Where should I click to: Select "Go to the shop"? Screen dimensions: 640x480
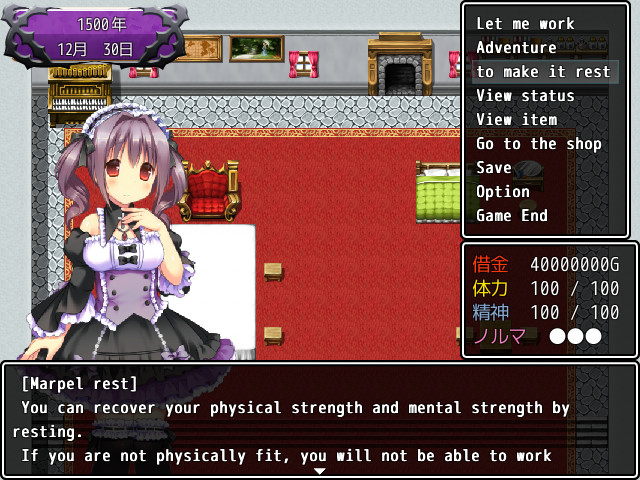pyautogui.click(x=539, y=144)
